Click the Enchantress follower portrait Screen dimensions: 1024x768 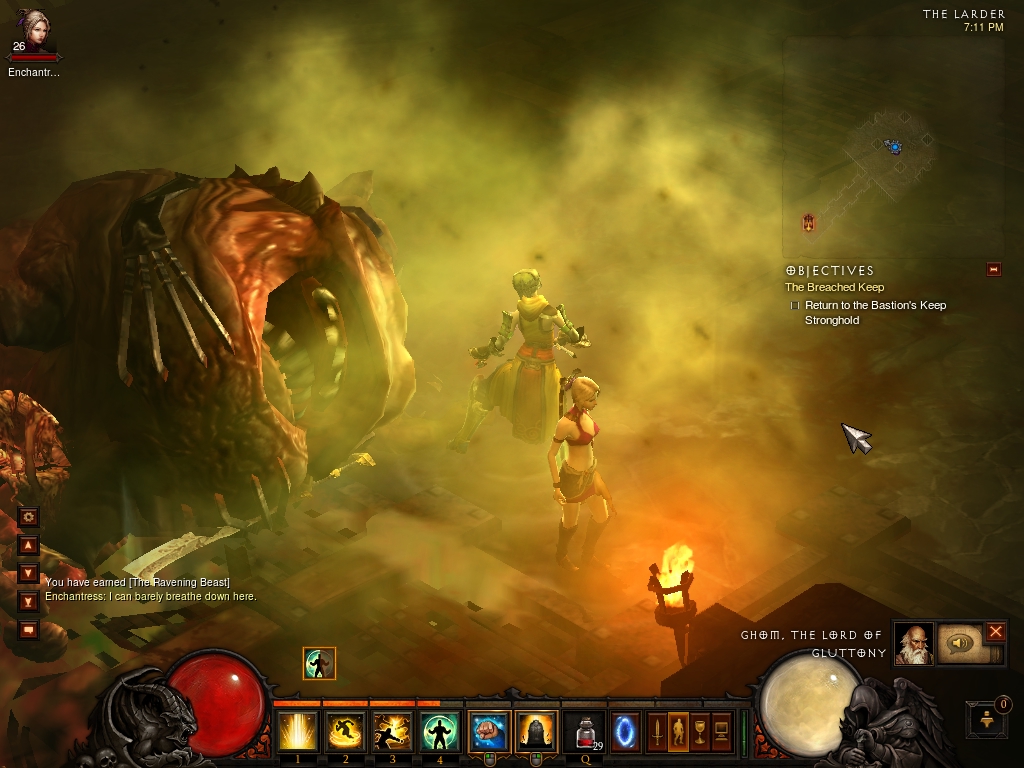(31, 32)
